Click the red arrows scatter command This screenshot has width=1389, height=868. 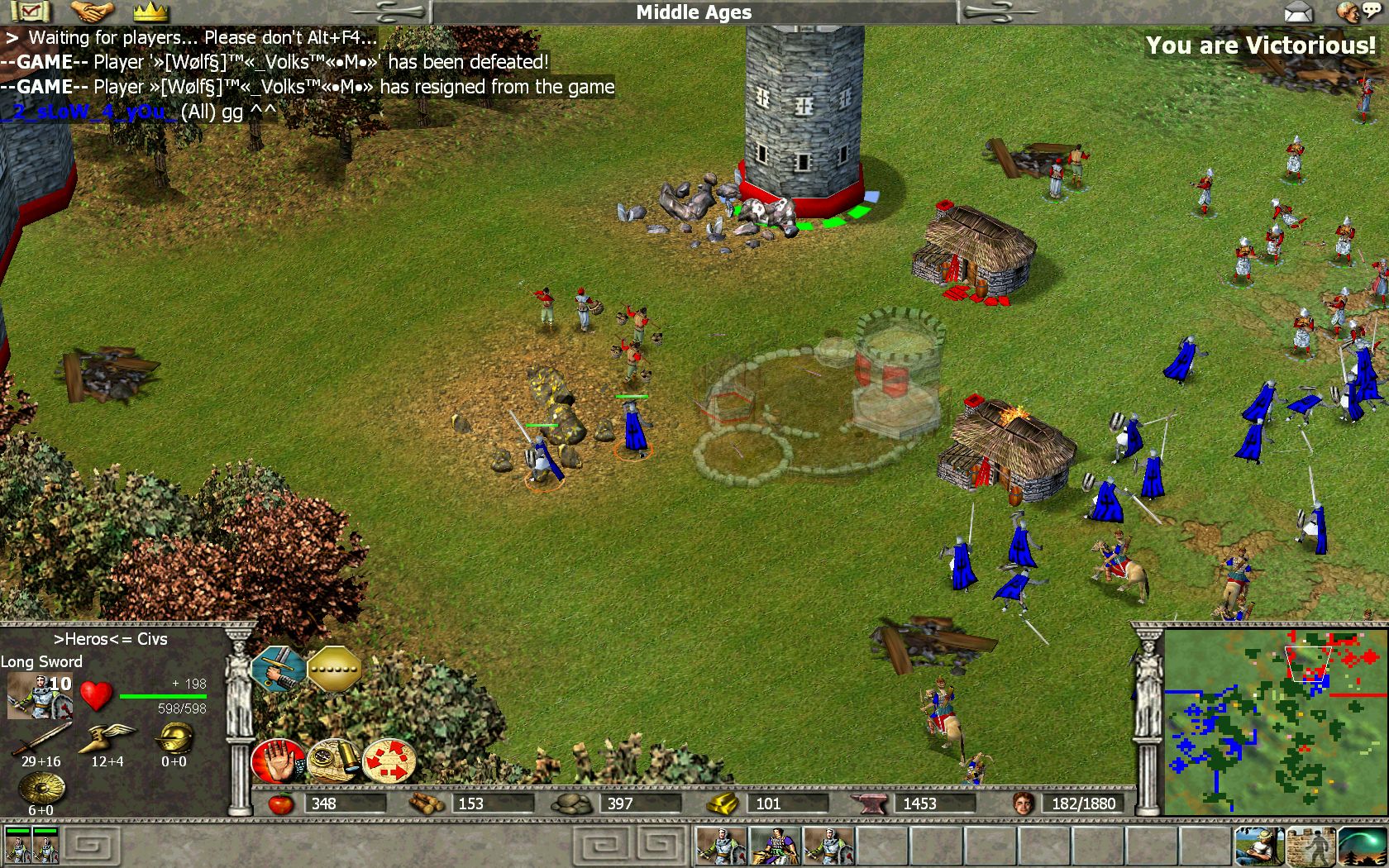tap(389, 761)
